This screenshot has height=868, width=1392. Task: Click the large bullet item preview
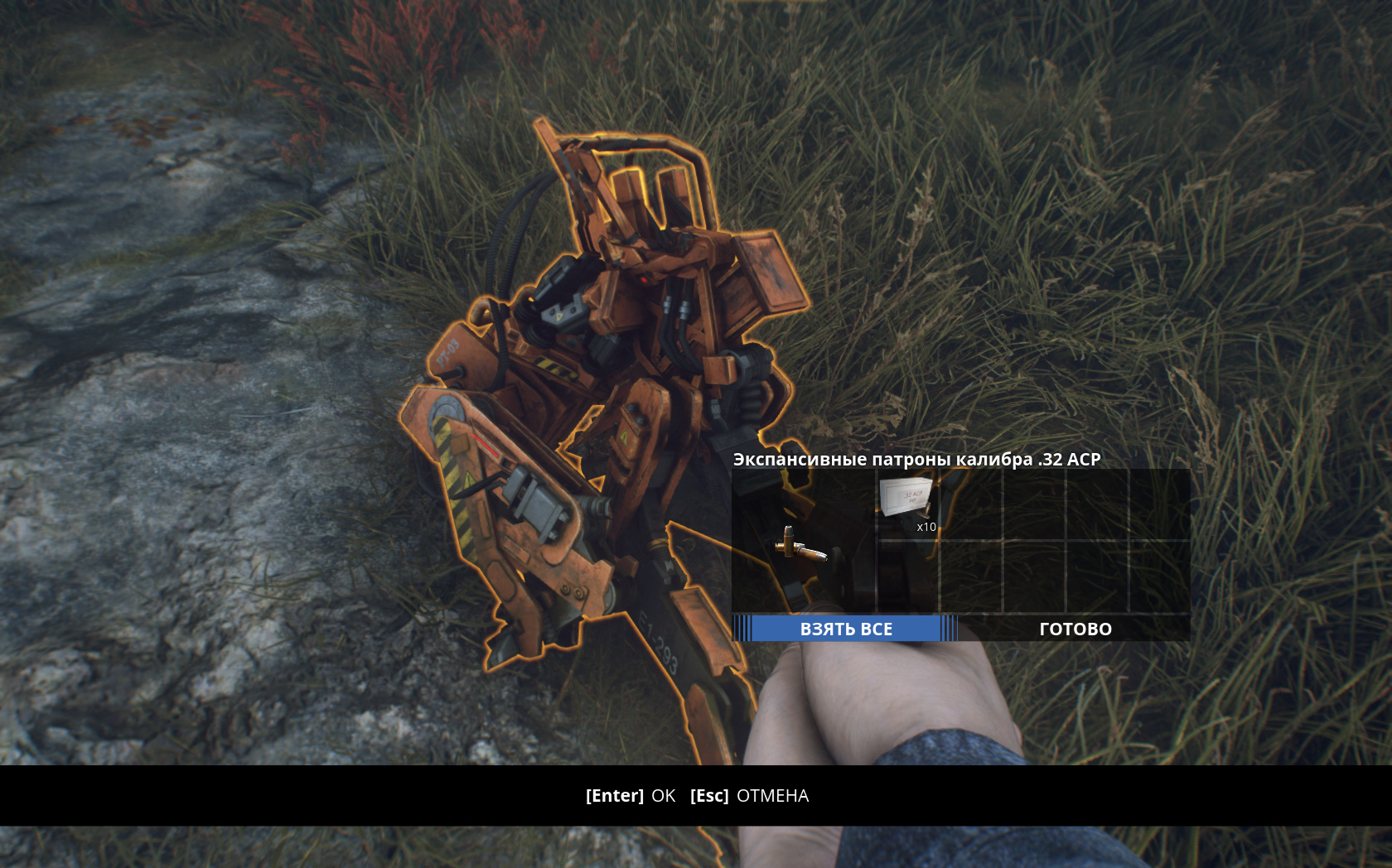click(x=800, y=547)
